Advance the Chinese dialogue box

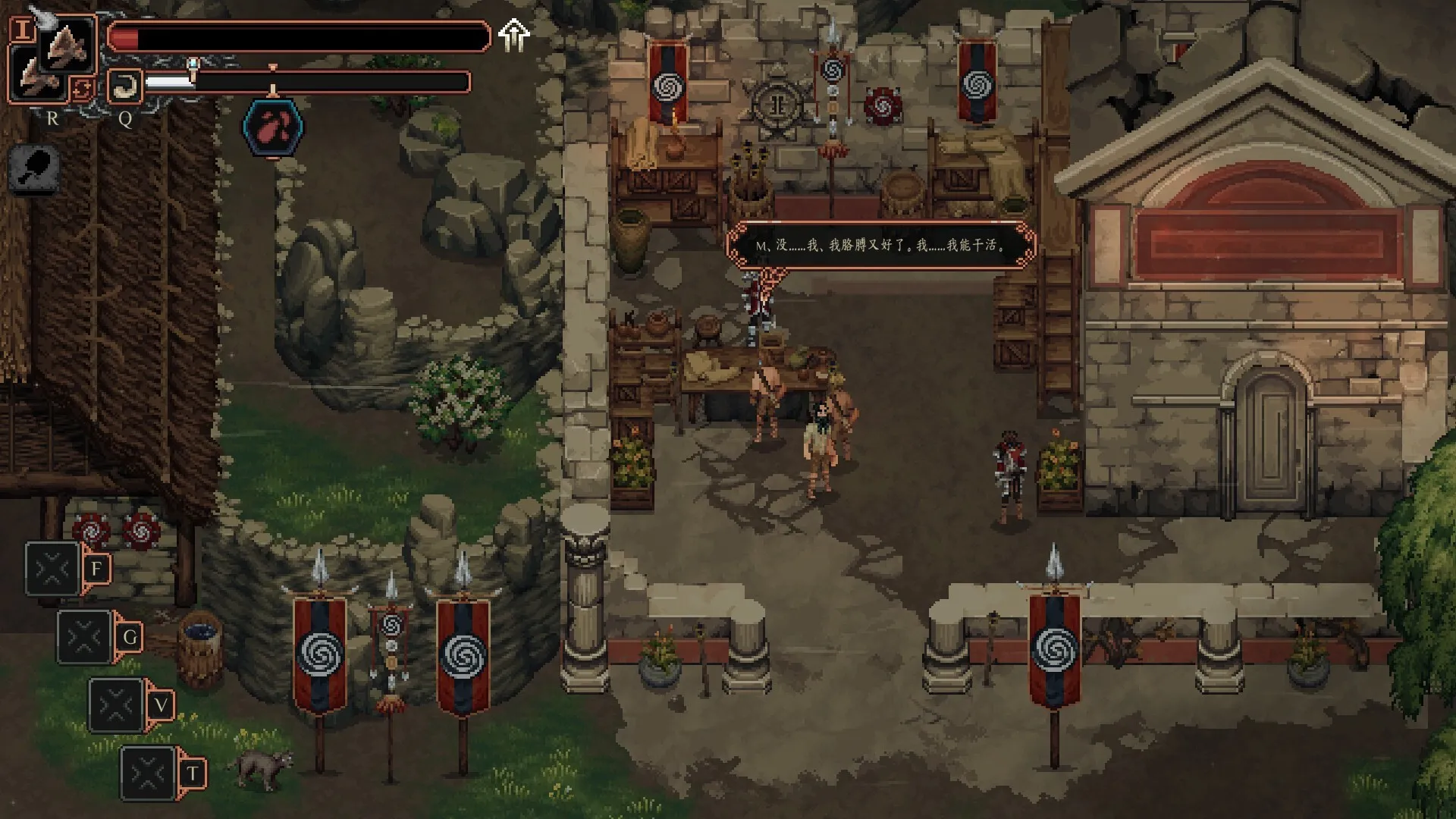coord(882,247)
